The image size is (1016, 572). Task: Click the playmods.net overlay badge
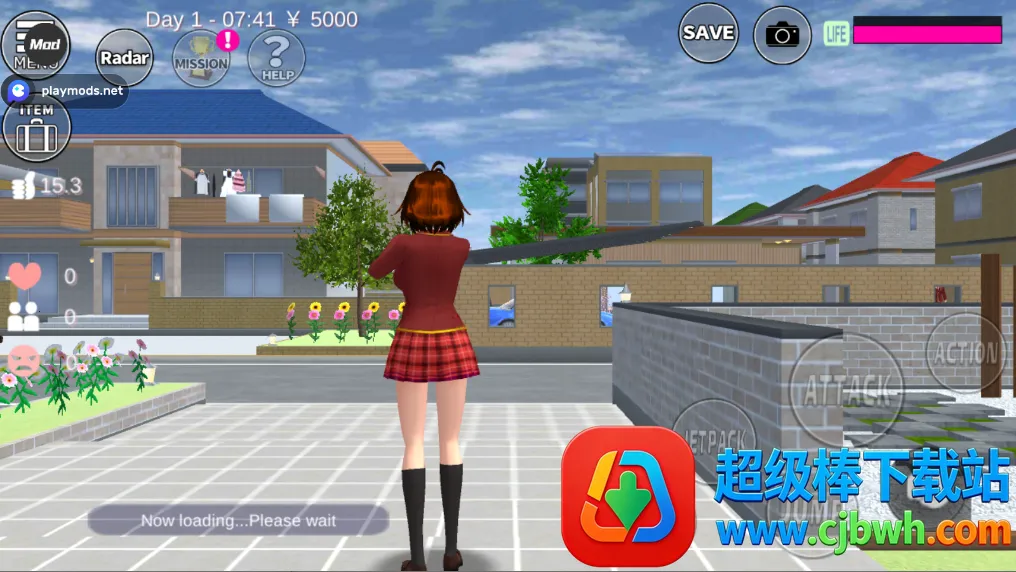click(66, 91)
